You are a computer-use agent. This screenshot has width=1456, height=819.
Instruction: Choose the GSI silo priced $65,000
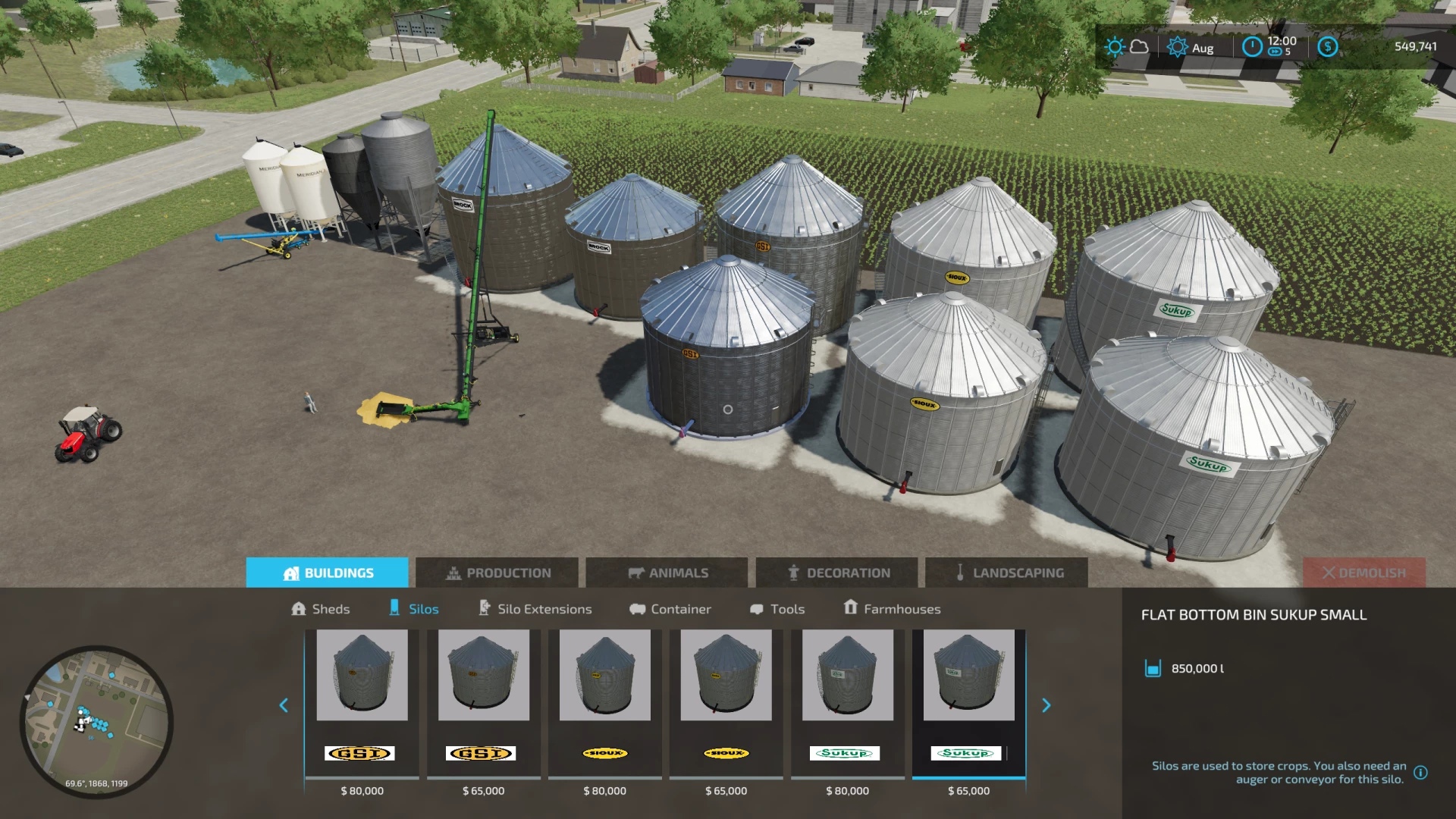483,704
